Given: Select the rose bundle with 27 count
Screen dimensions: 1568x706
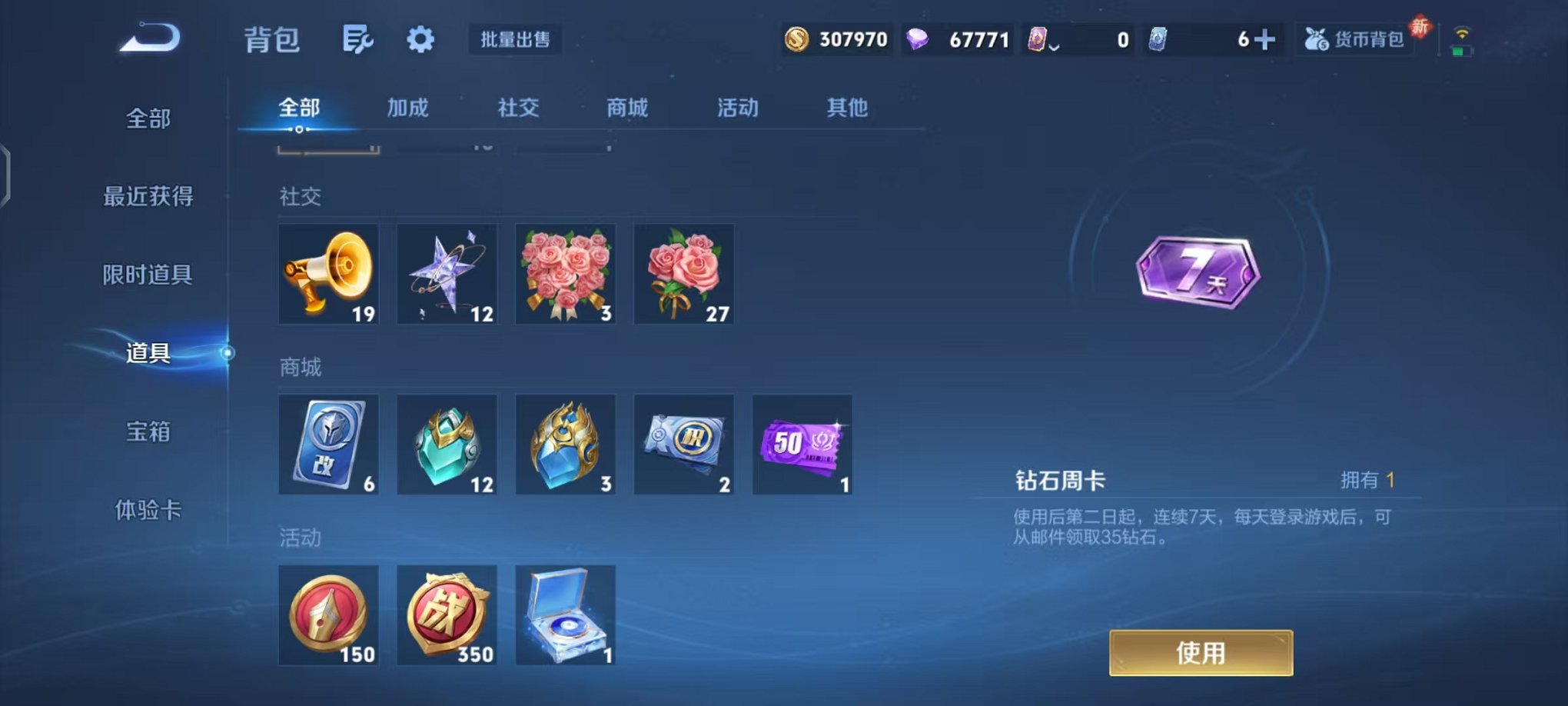Looking at the screenshot, I should pyautogui.click(x=683, y=275).
